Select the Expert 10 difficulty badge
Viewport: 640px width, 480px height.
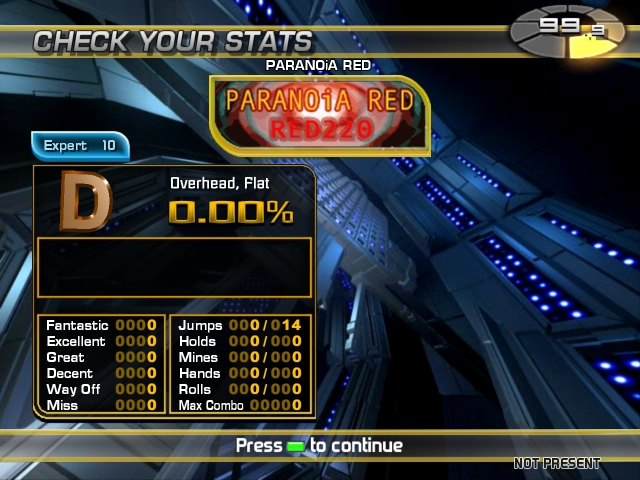(x=80, y=146)
